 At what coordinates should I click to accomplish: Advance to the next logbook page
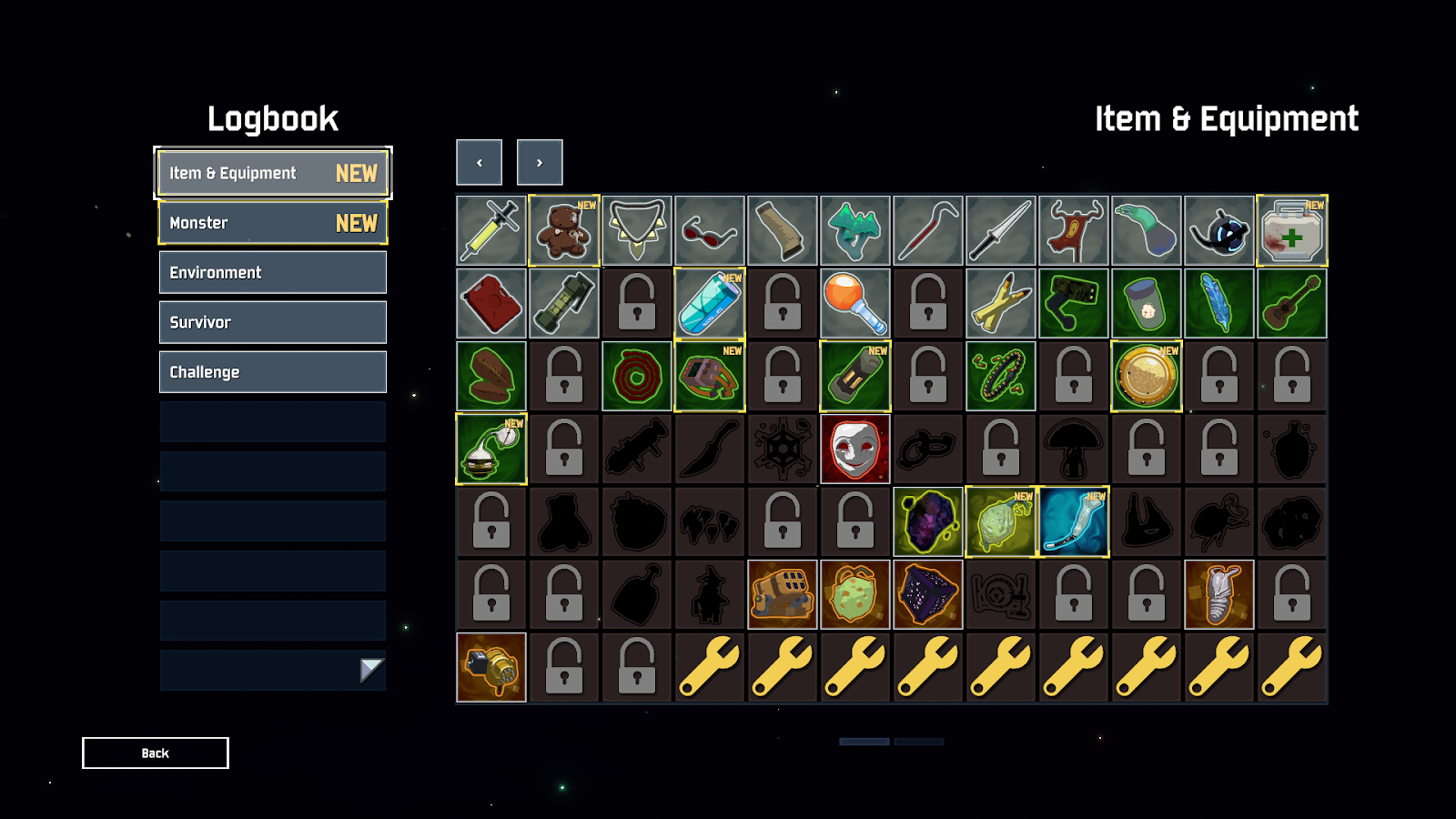click(x=540, y=163)
